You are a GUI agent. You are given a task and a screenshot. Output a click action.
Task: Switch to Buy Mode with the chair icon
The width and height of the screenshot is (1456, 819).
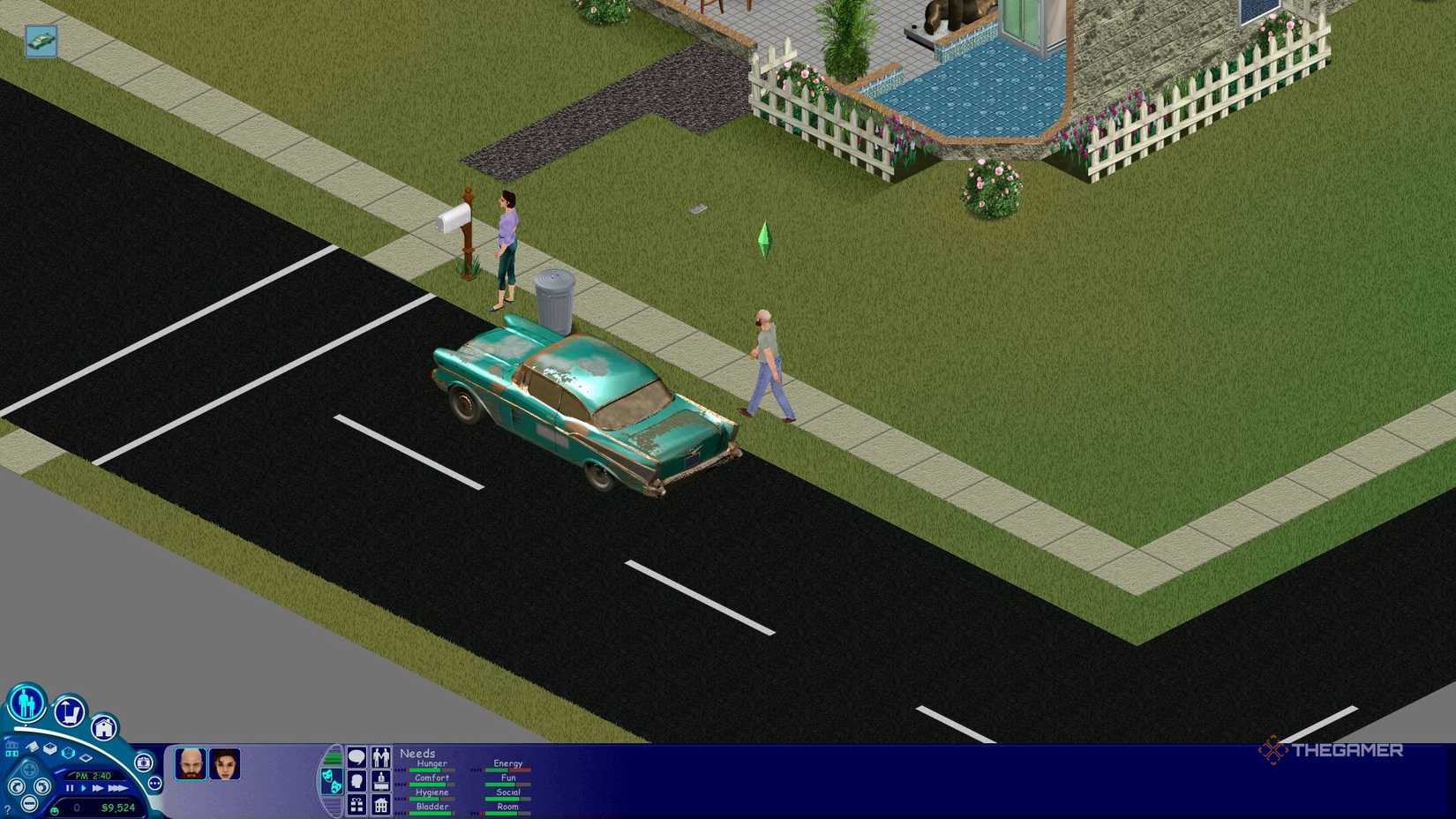tap(68, 713)
